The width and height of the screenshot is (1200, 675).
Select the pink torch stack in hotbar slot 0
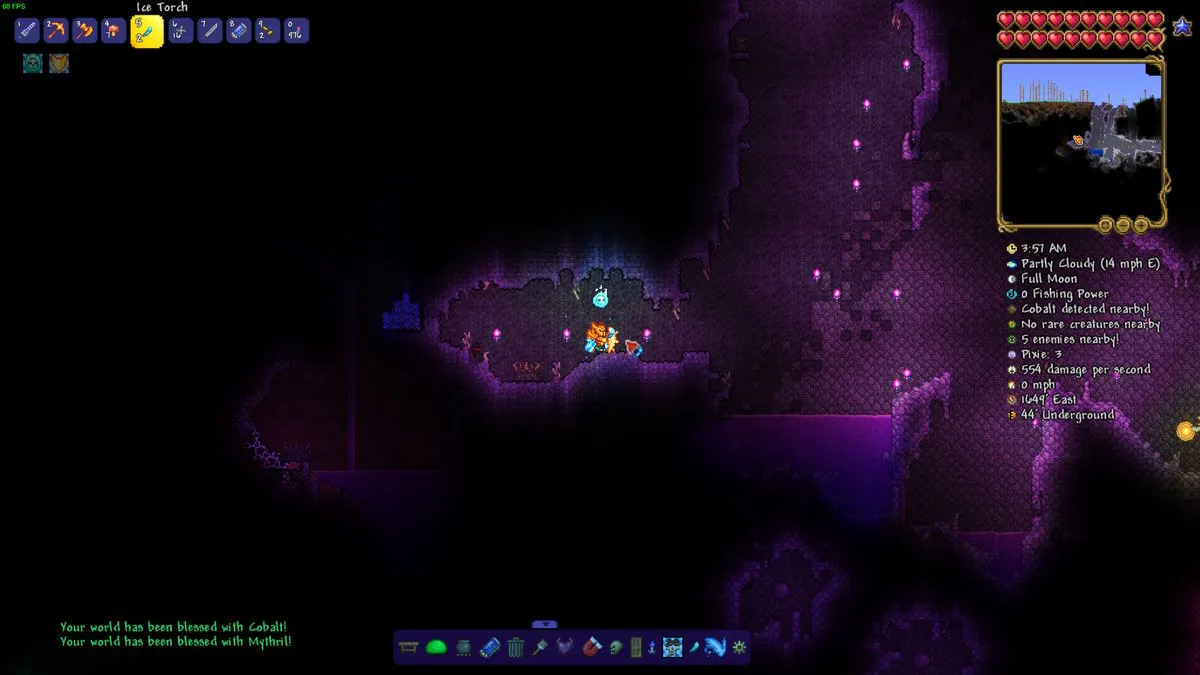click(296, 31)
